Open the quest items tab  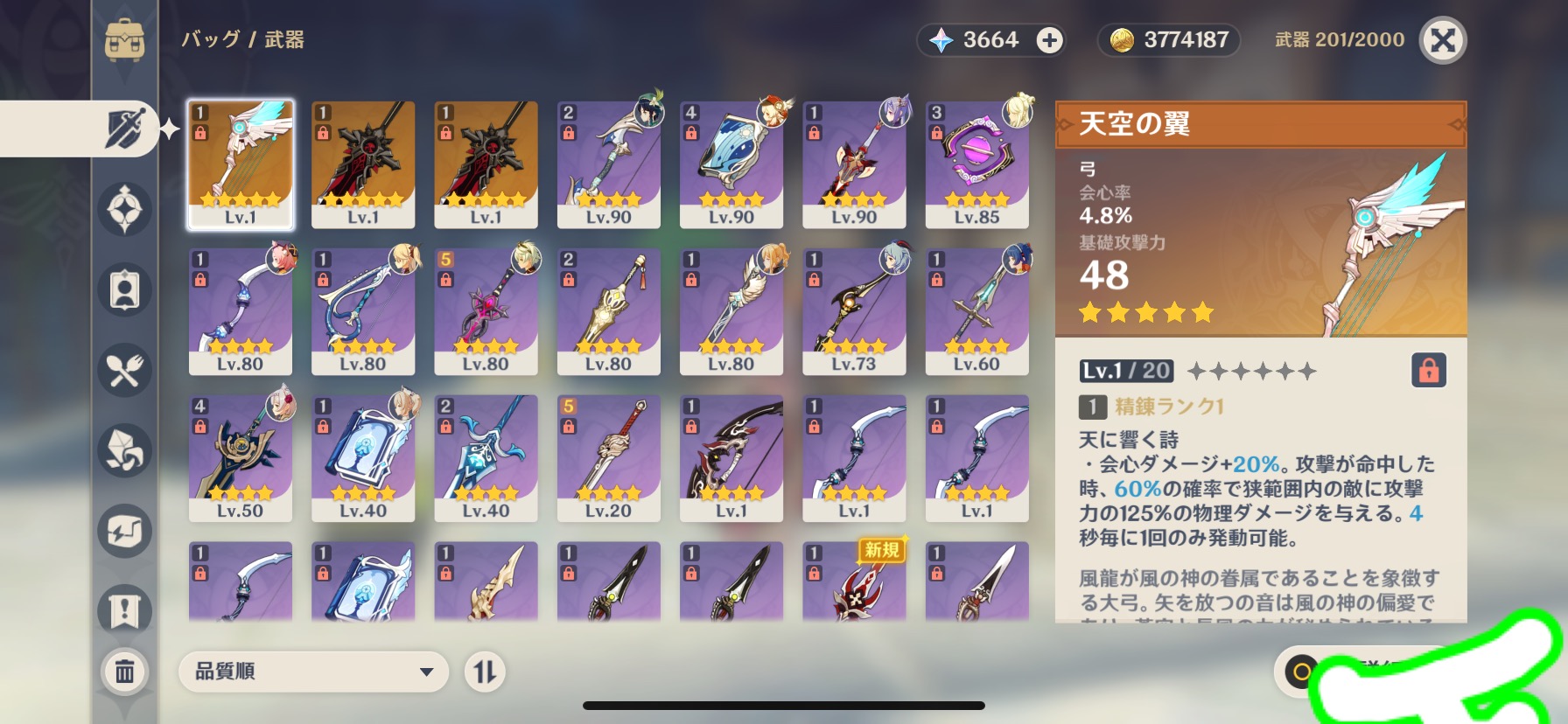125,610
